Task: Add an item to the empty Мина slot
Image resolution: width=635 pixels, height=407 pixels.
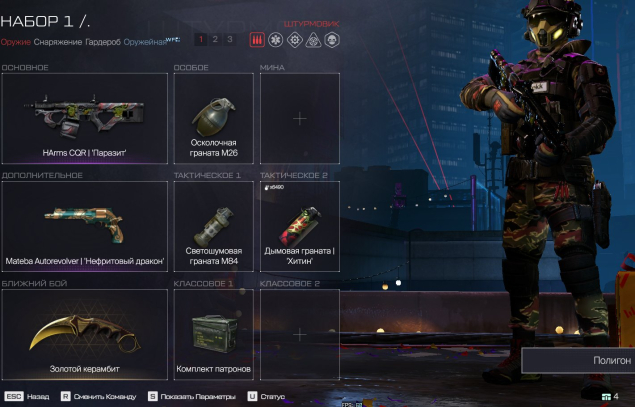Action: click(x=299, y=119)
